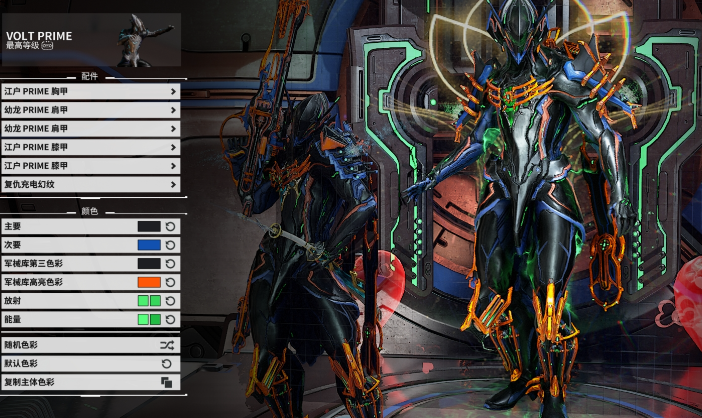Reset the 主要 primary color
Screen dimensions: 702x418
point(171,227)
